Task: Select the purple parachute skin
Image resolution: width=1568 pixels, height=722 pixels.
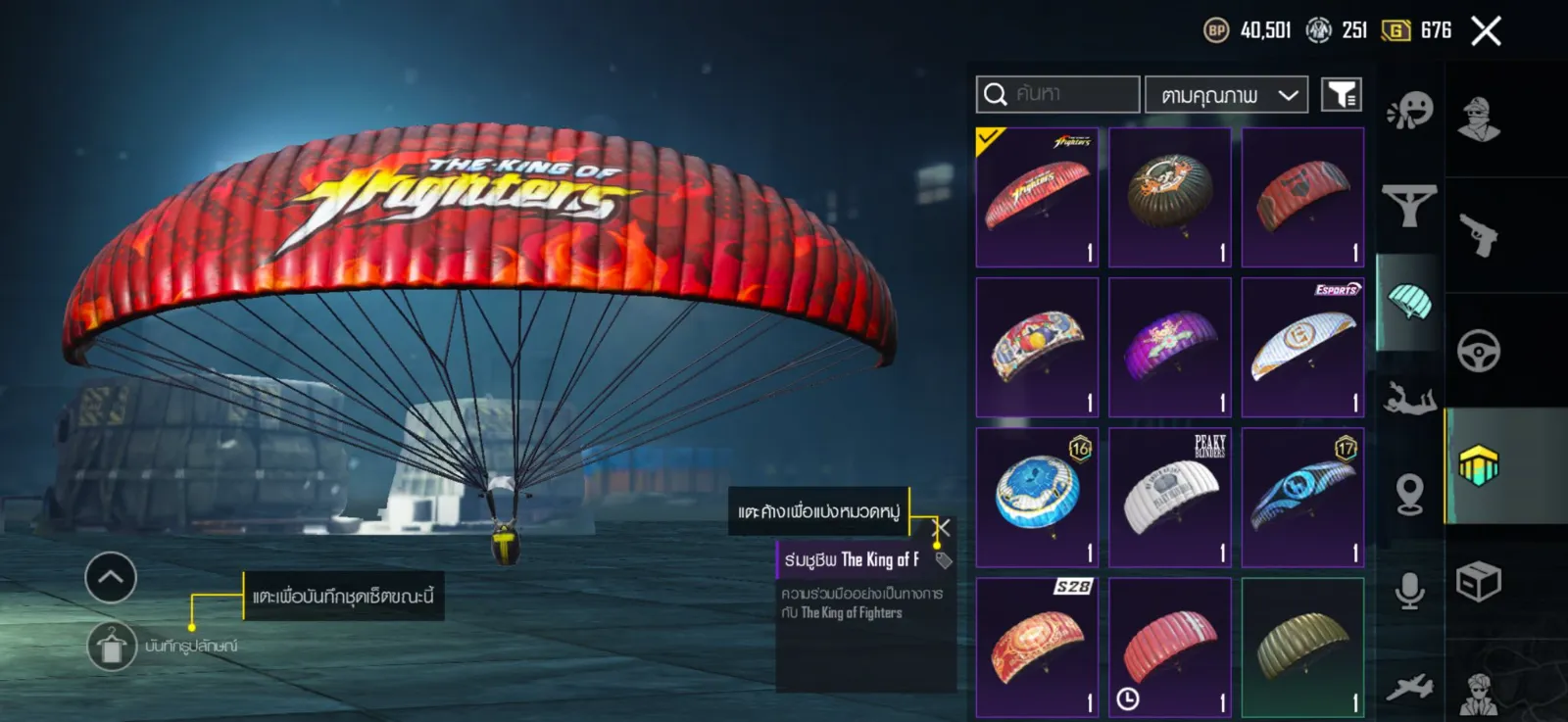Action: tap(1170, 348)
